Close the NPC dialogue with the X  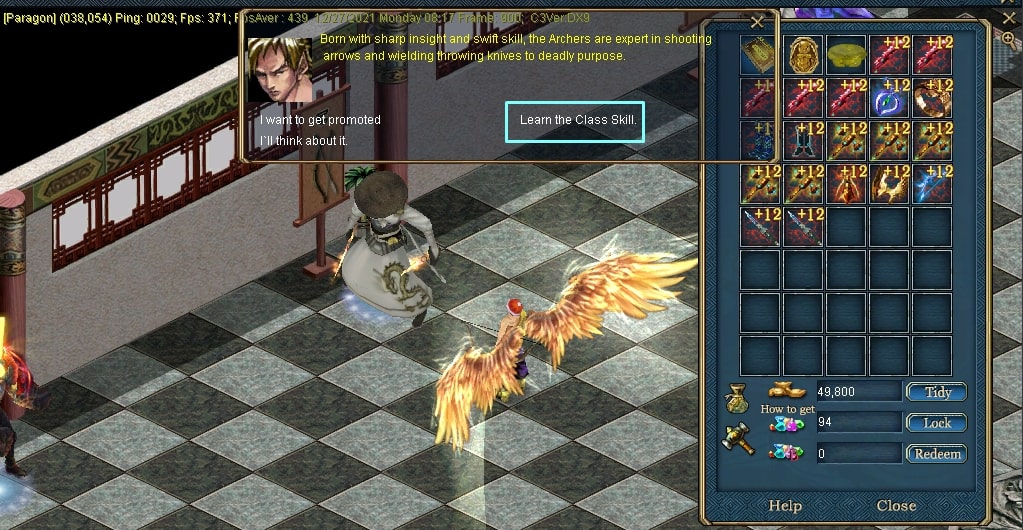757,22
